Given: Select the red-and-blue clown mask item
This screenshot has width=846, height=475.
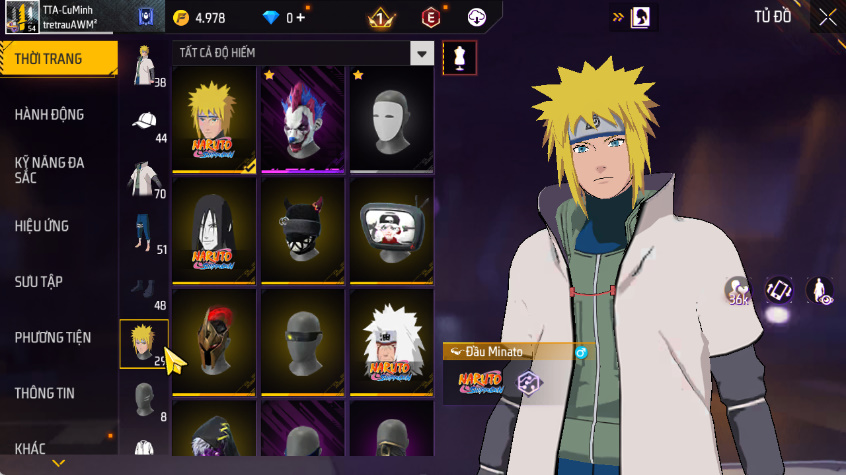Looking at the screenshot, I should pos(302,120).
